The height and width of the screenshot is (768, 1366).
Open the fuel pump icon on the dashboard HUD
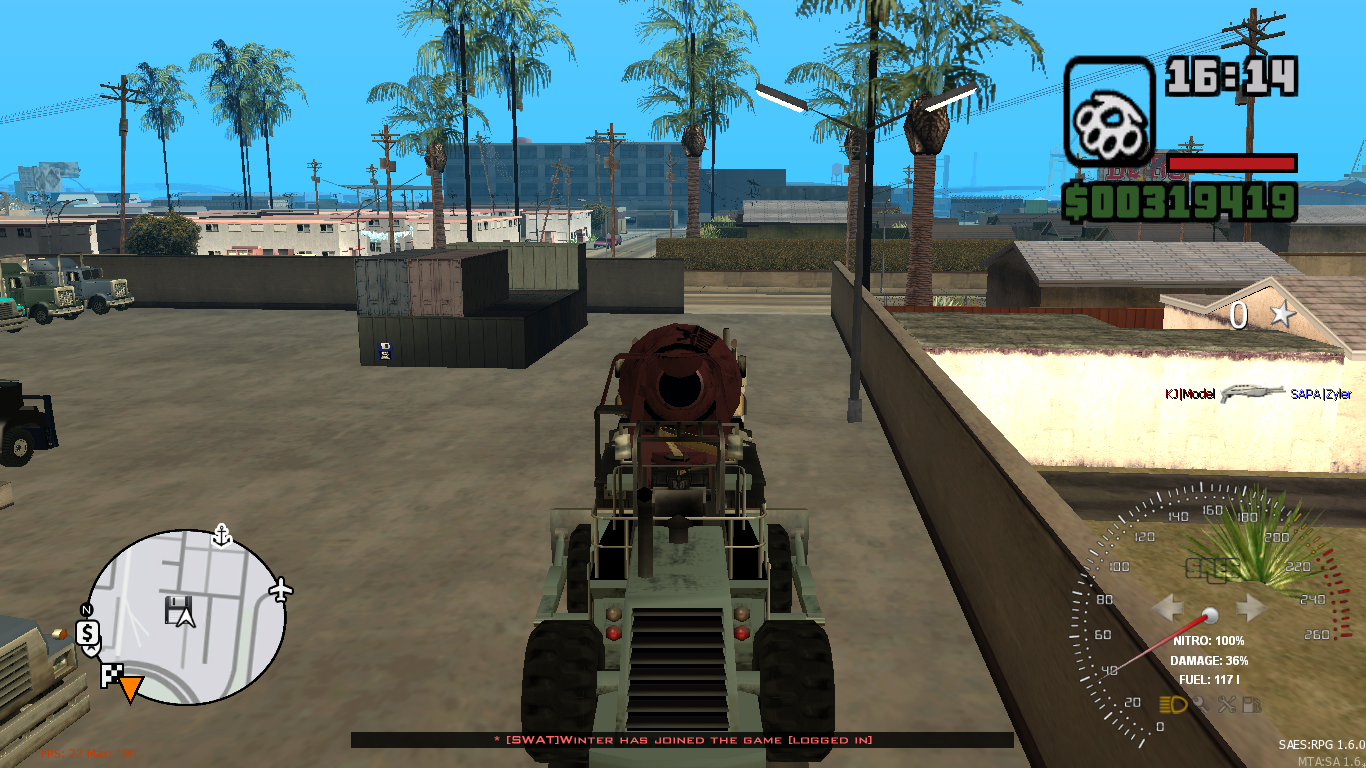click(1251, 704)
